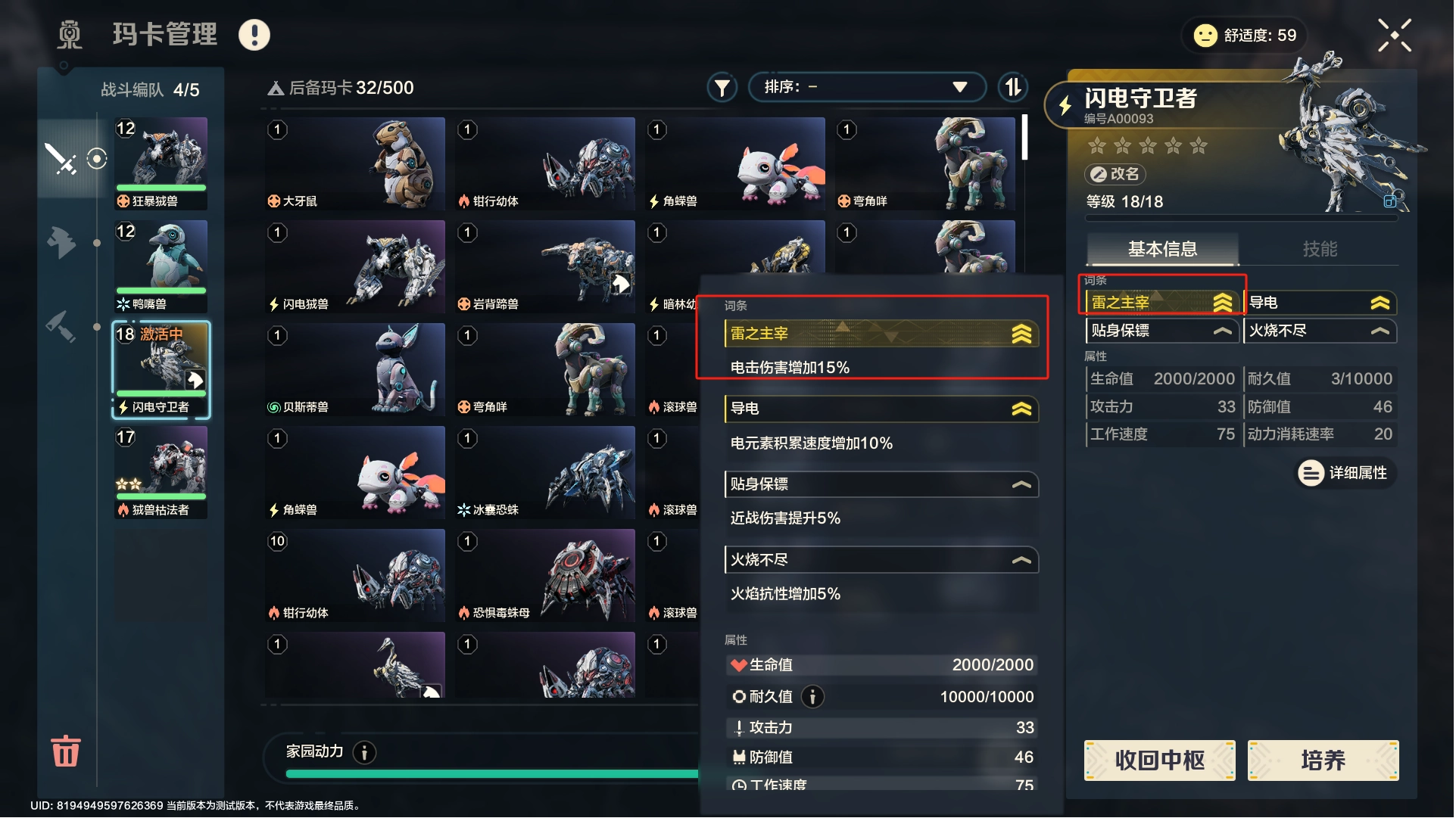Select 狂暴狨兽 in the battle team
This screenshot has height=818, width=1456.
click(161, 163)
